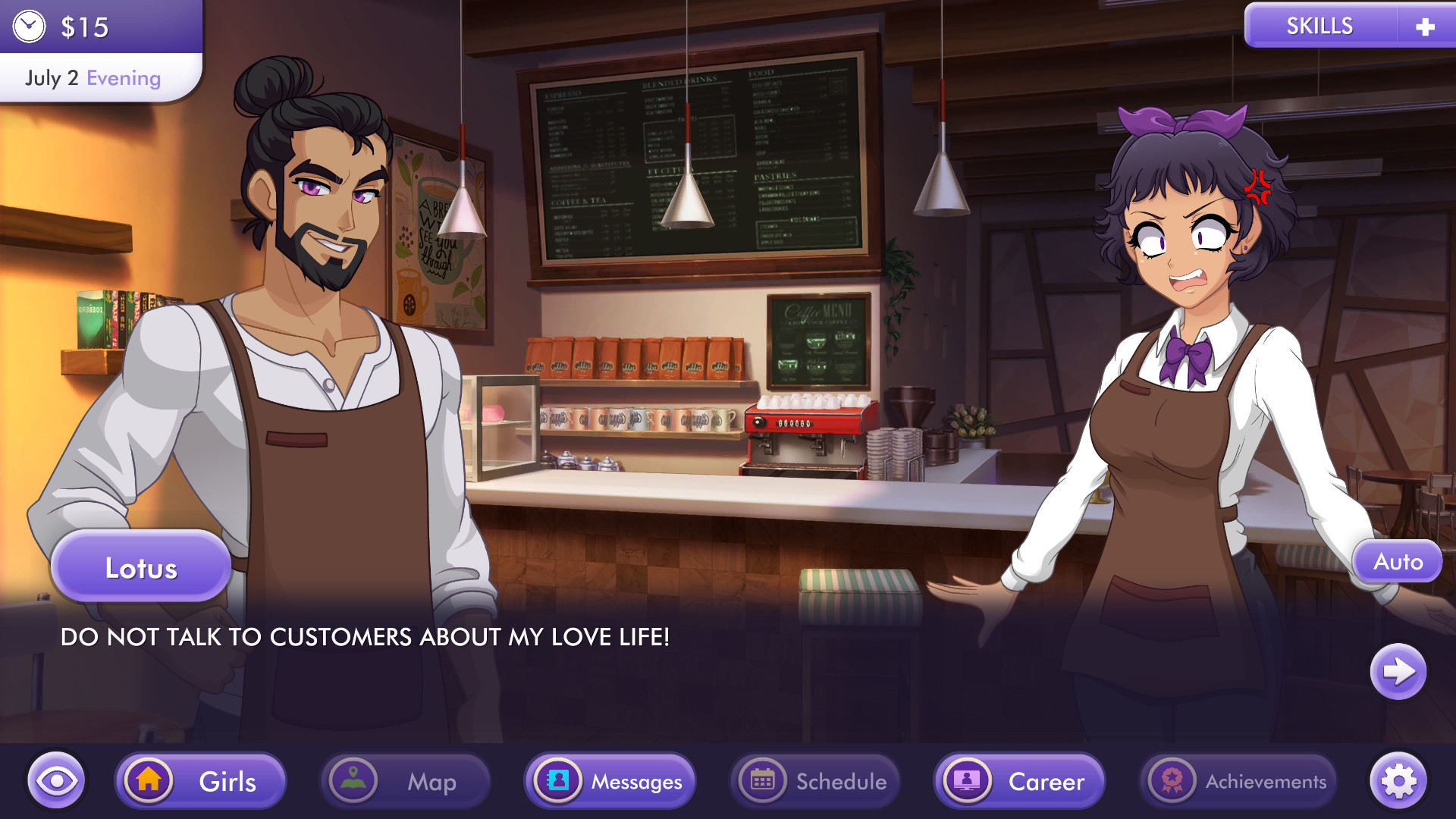Click the calendar icon on Schedule

tap(764, 780)
